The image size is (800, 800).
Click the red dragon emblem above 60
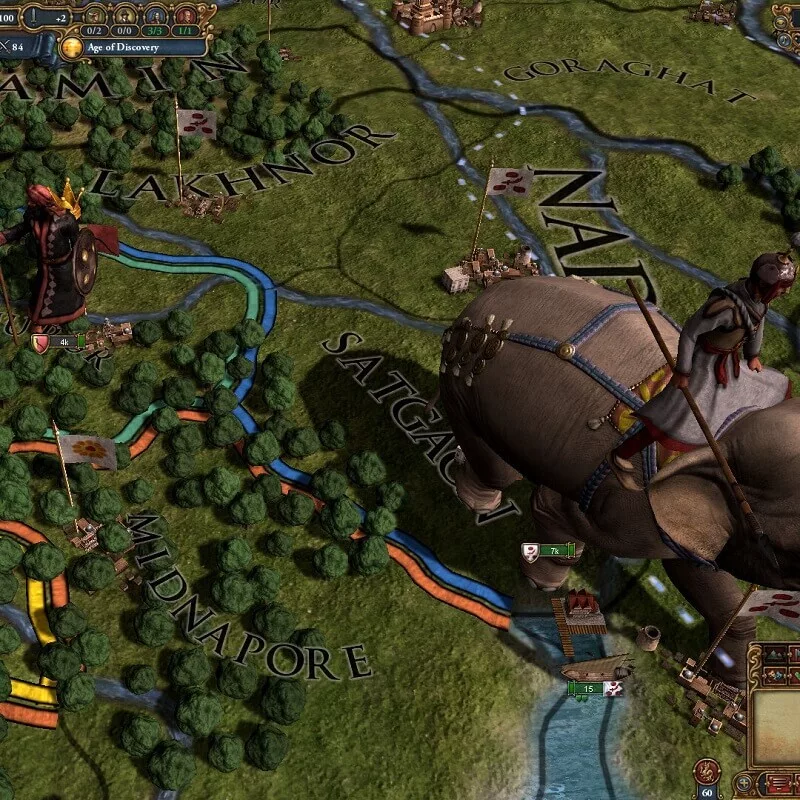pos(707,771)
